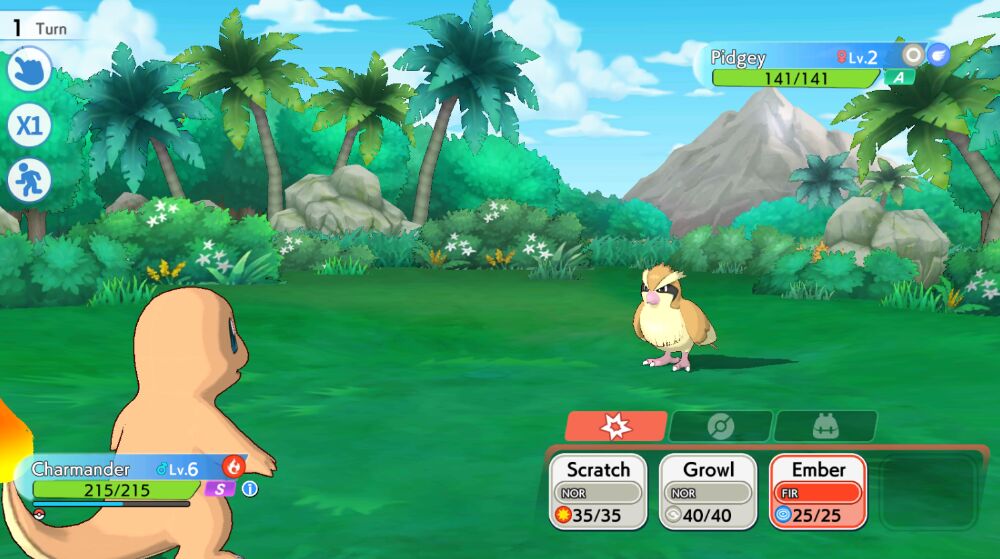Toggle the X1 battle speed button
Image resolution: width=1000 pixels, height=559 pixels.
click(x=29, y=126)
